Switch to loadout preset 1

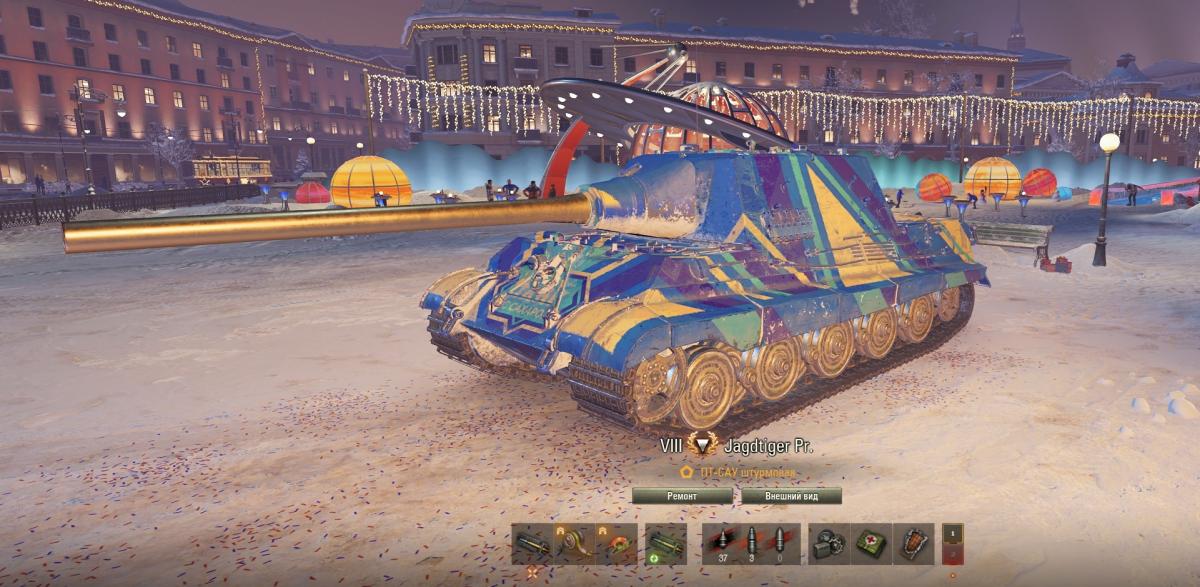point(953,534)
